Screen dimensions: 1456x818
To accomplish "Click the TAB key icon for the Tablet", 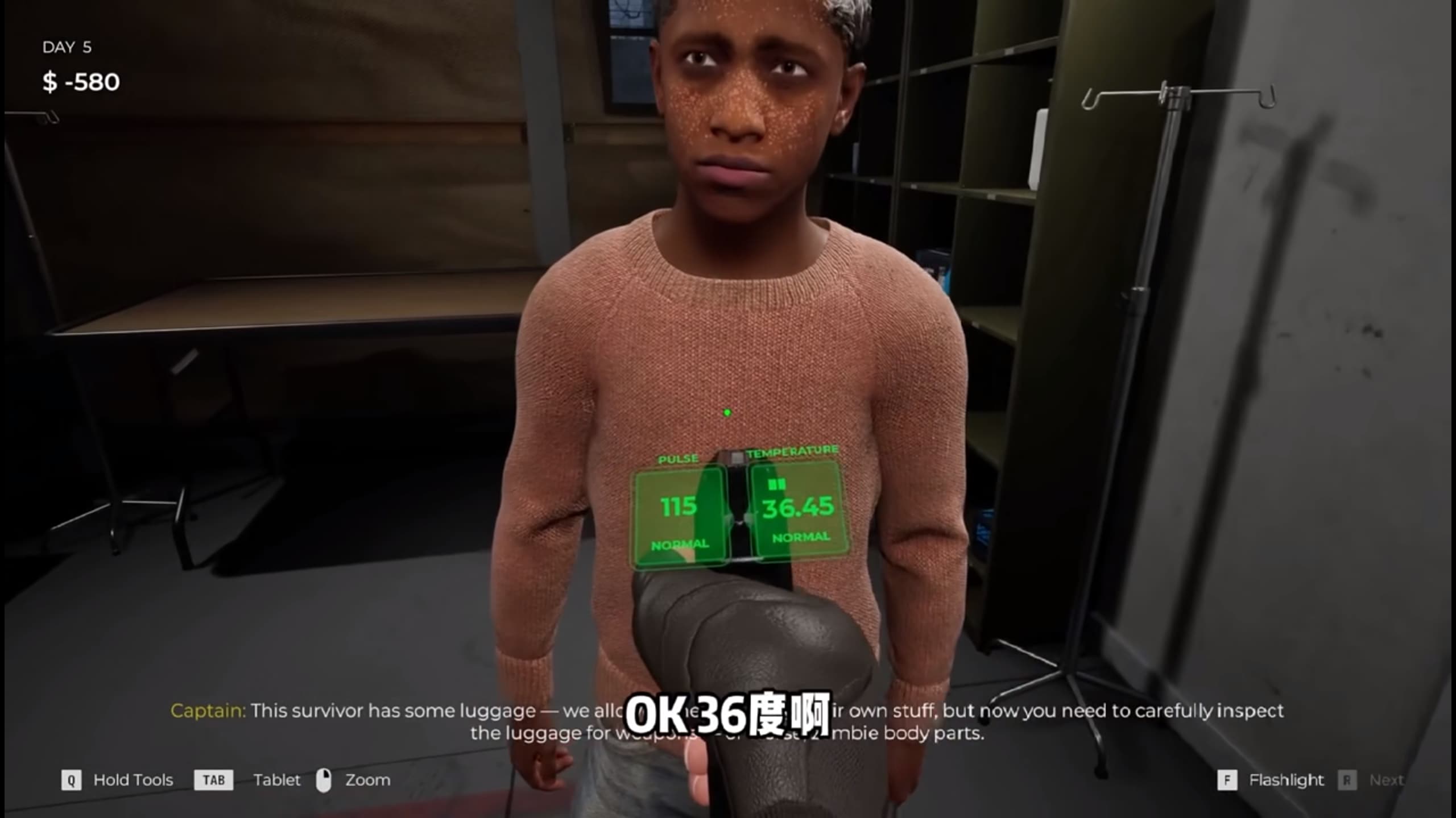I will (x=215, y=780).
